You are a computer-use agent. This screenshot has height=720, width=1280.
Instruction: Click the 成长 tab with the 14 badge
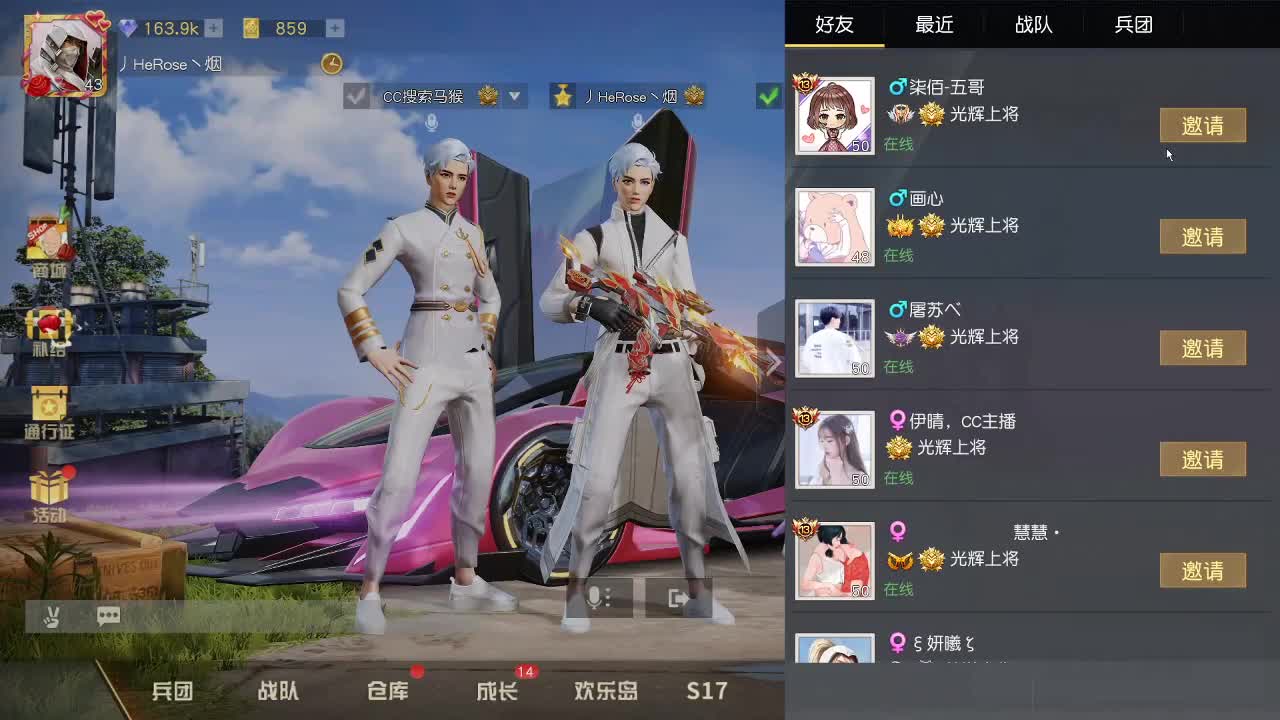click(x=497, y=690)
